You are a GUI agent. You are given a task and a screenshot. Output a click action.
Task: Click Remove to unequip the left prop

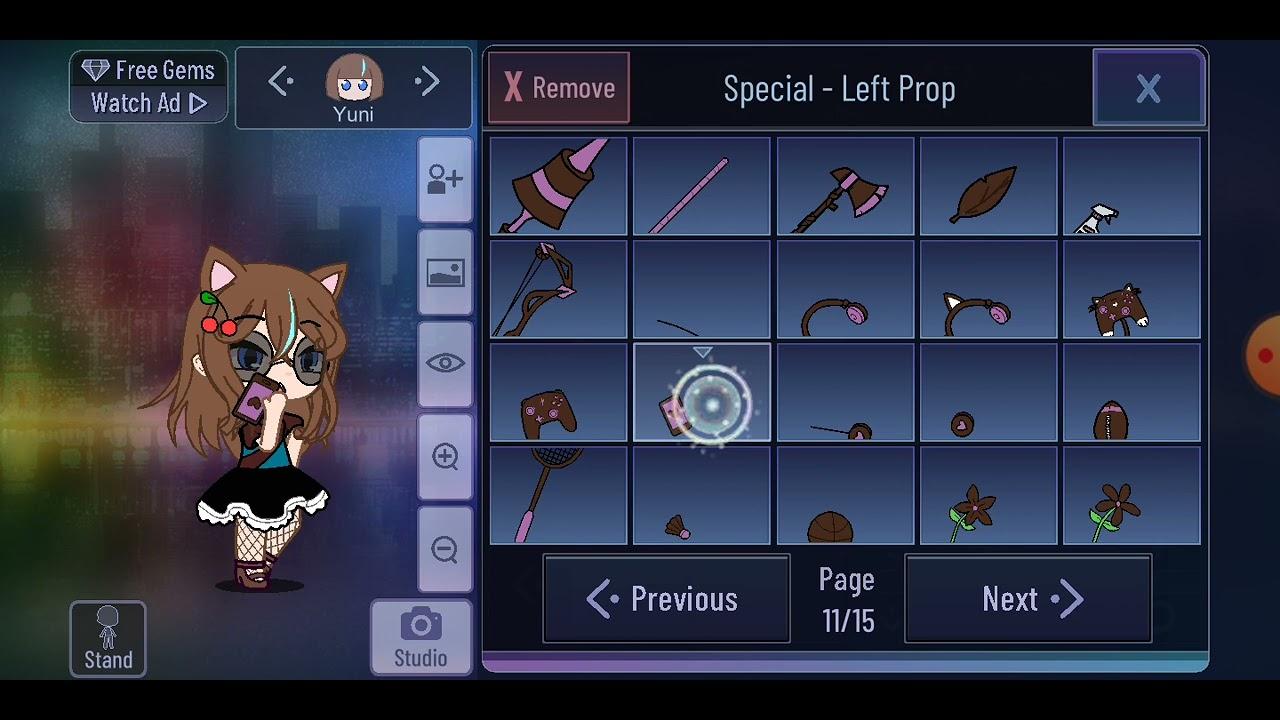(x=558, y=87)
